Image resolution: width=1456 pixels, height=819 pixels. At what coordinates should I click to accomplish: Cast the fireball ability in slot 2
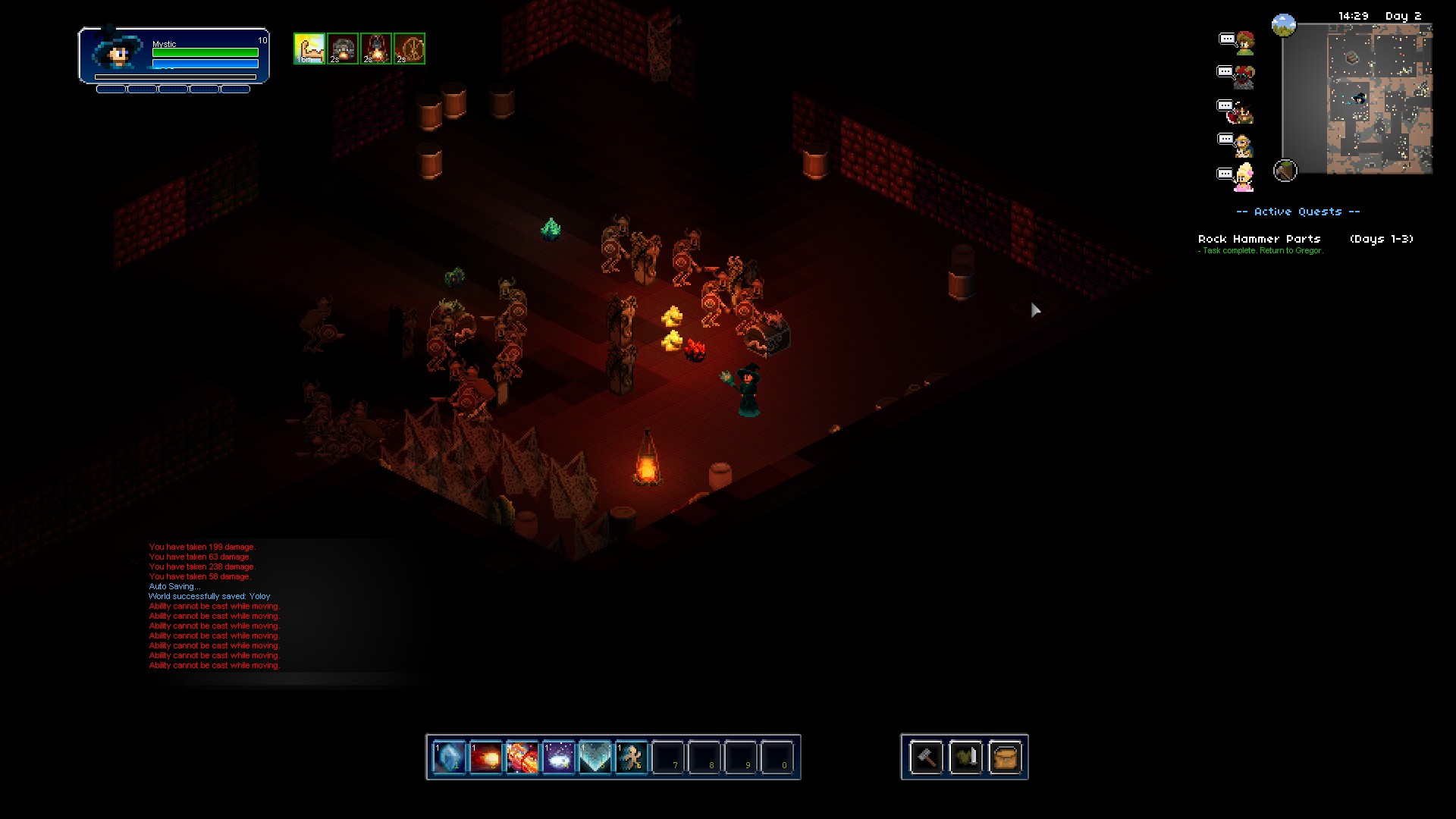coord(485,757)
